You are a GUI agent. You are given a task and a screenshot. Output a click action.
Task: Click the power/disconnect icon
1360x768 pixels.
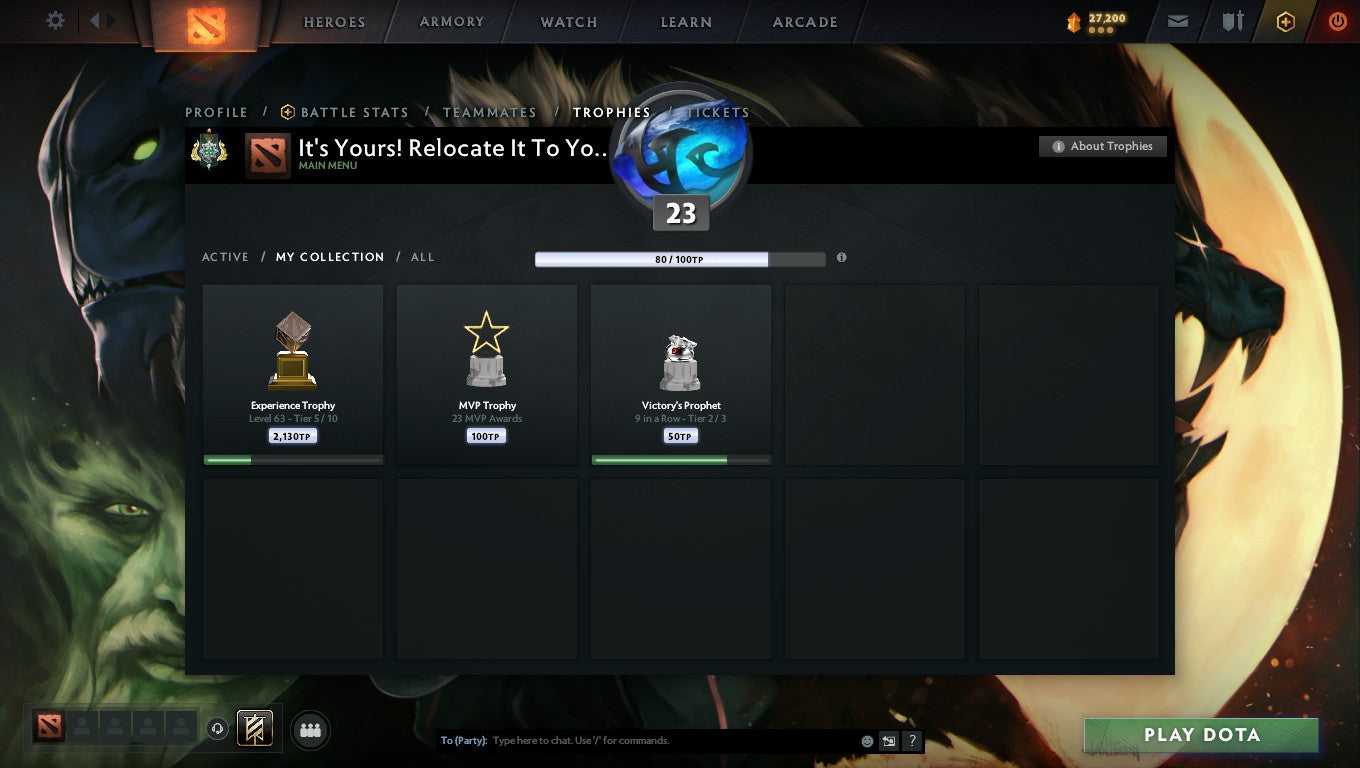tap(1337, 21)
